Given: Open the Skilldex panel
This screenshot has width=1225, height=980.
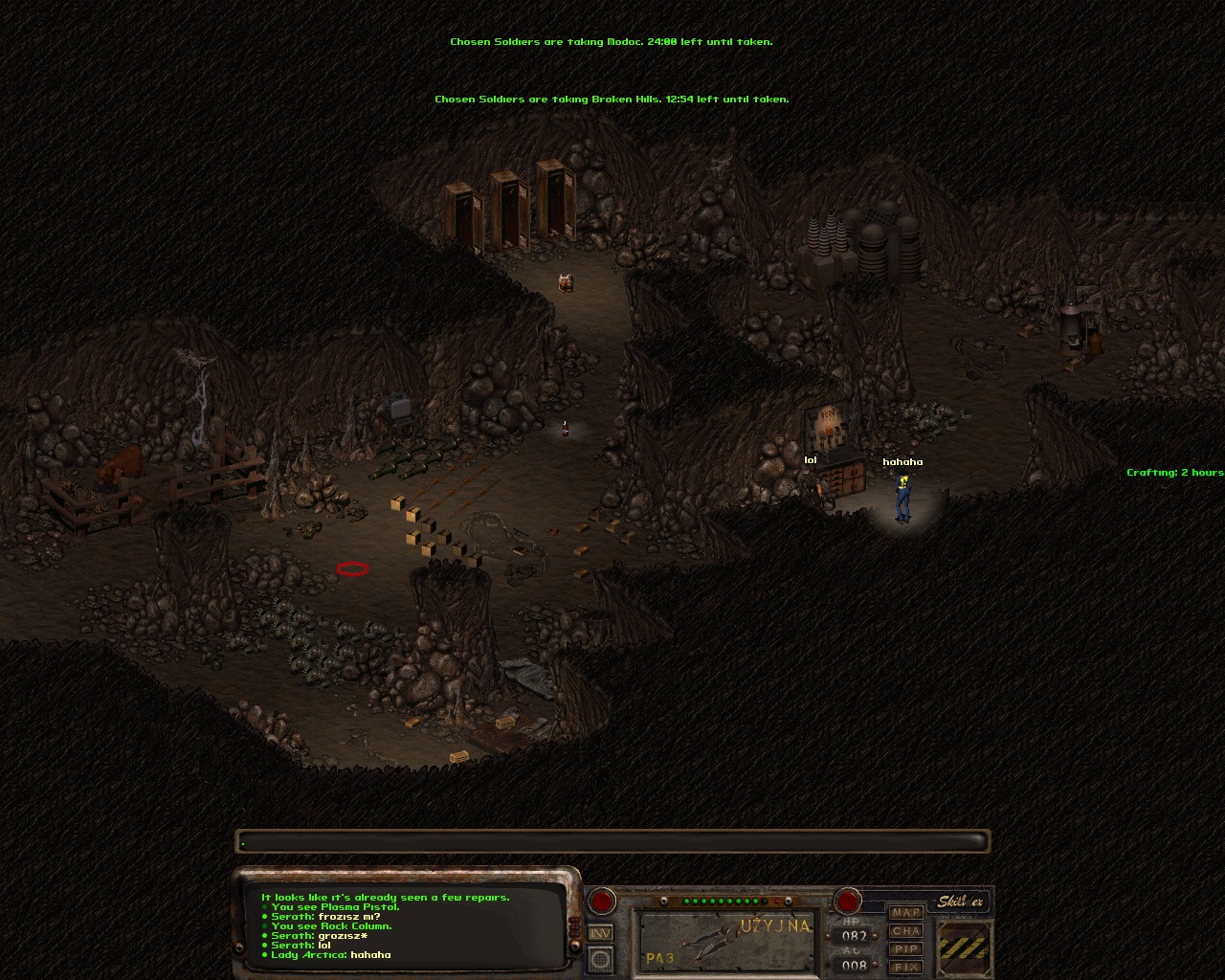Looking at the screenshot, I should (x=960, y=902).
